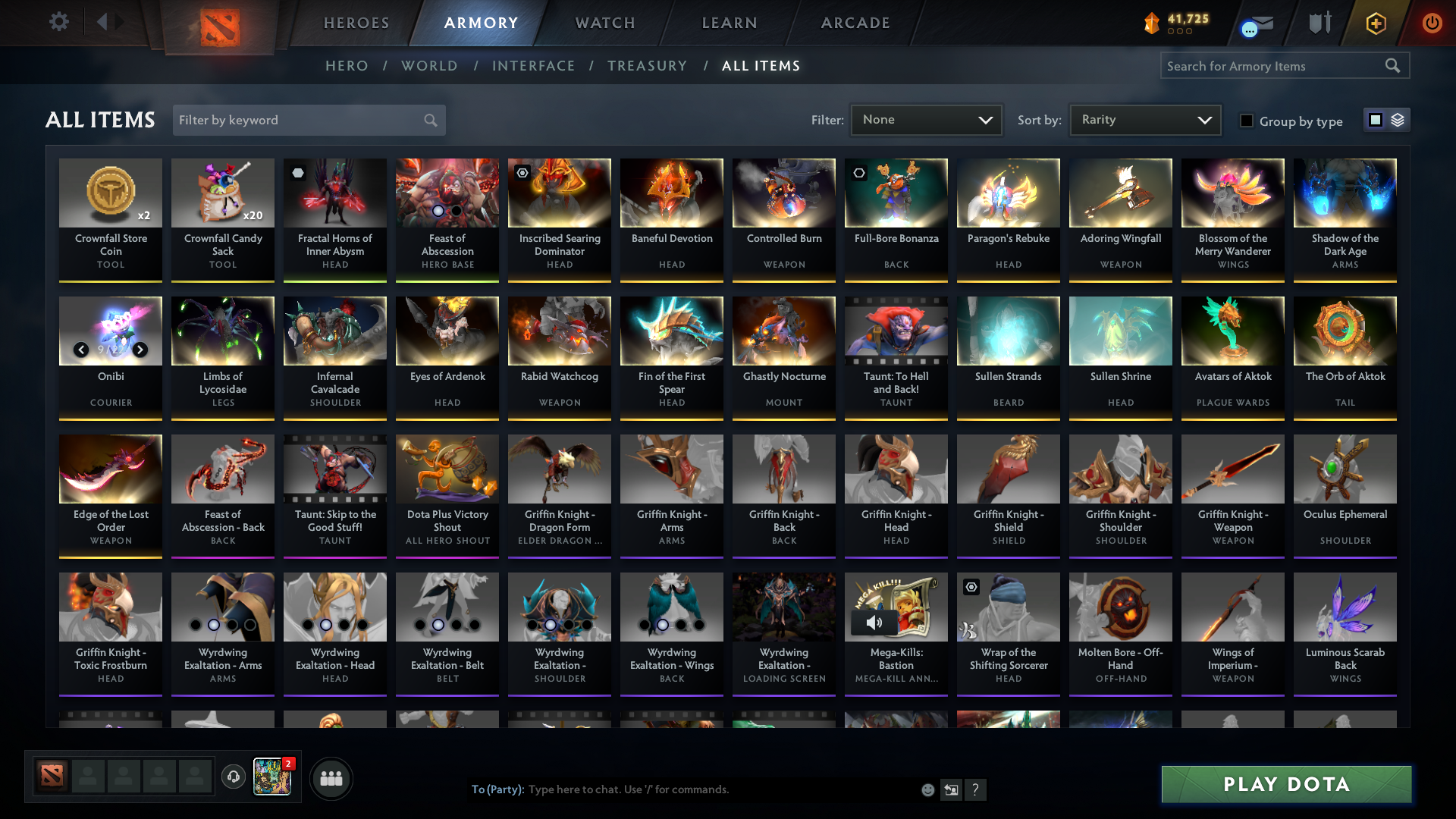Image resolution: width=1456 pixels, height=819 pixels.
Task: Click the party chat text input field
Action: click(682, 789)
